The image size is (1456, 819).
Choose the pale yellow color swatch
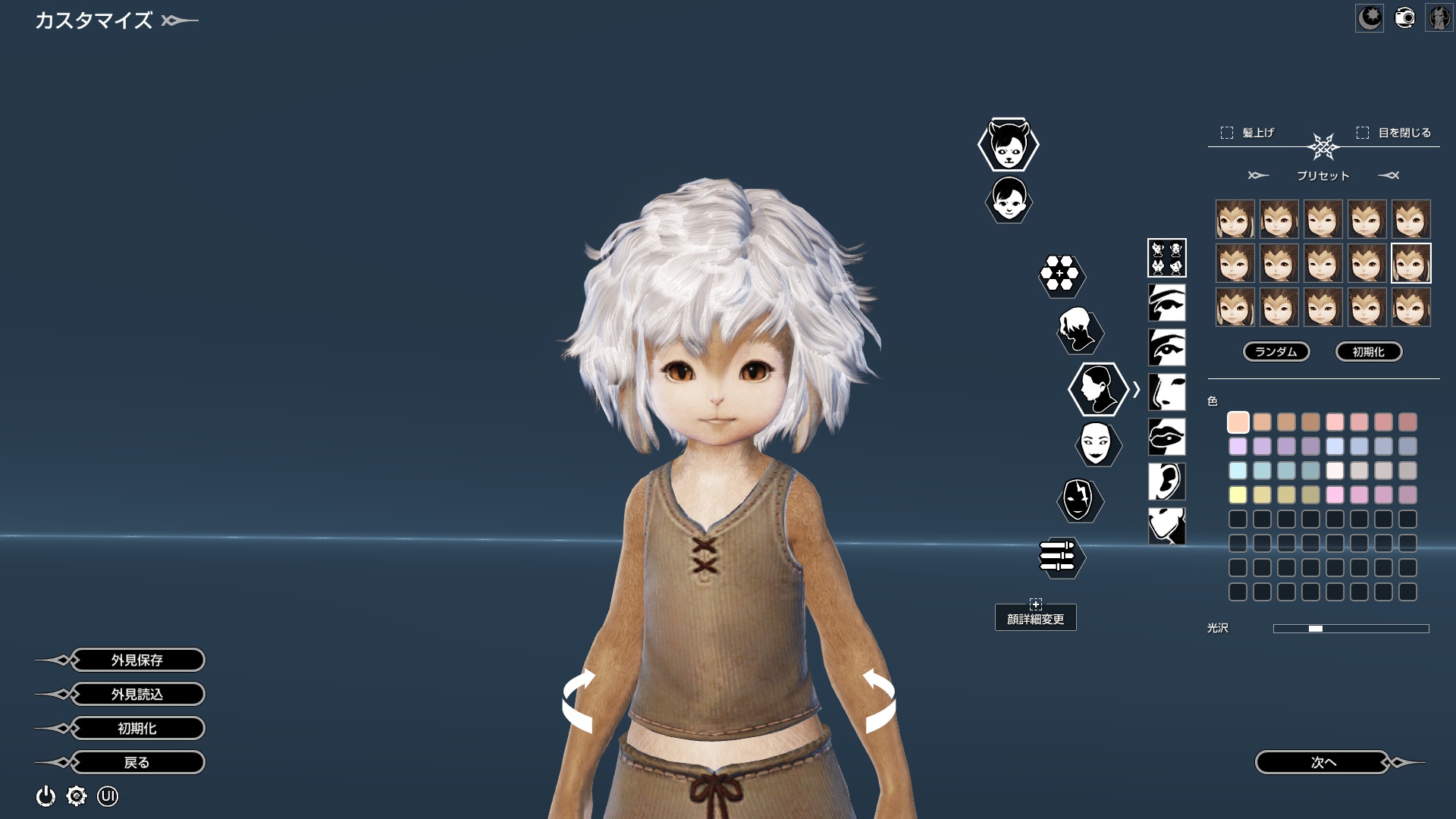[1238, 495]
